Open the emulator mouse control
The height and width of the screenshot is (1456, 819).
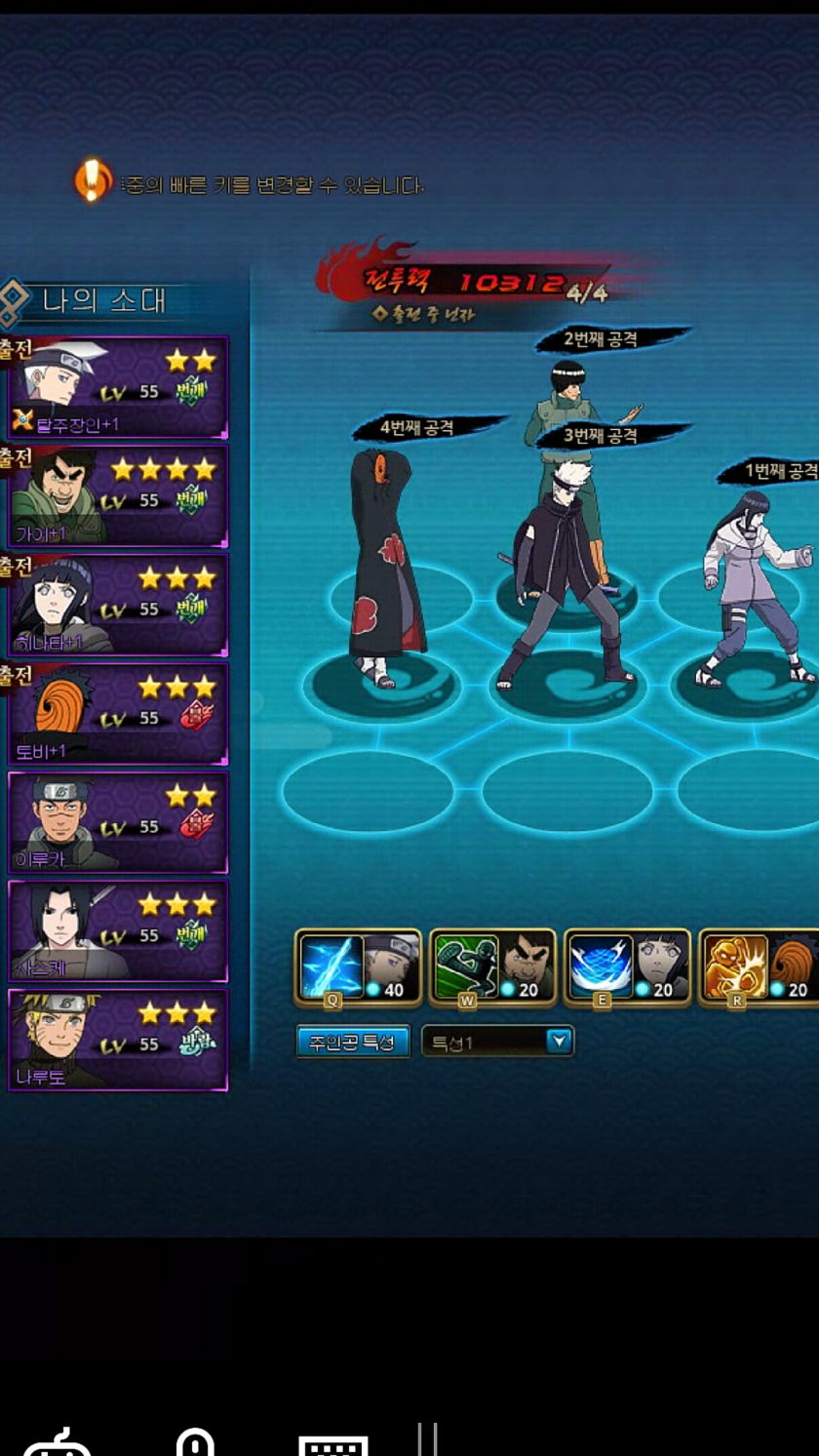pyautogui.click(x=195, y=1443)
